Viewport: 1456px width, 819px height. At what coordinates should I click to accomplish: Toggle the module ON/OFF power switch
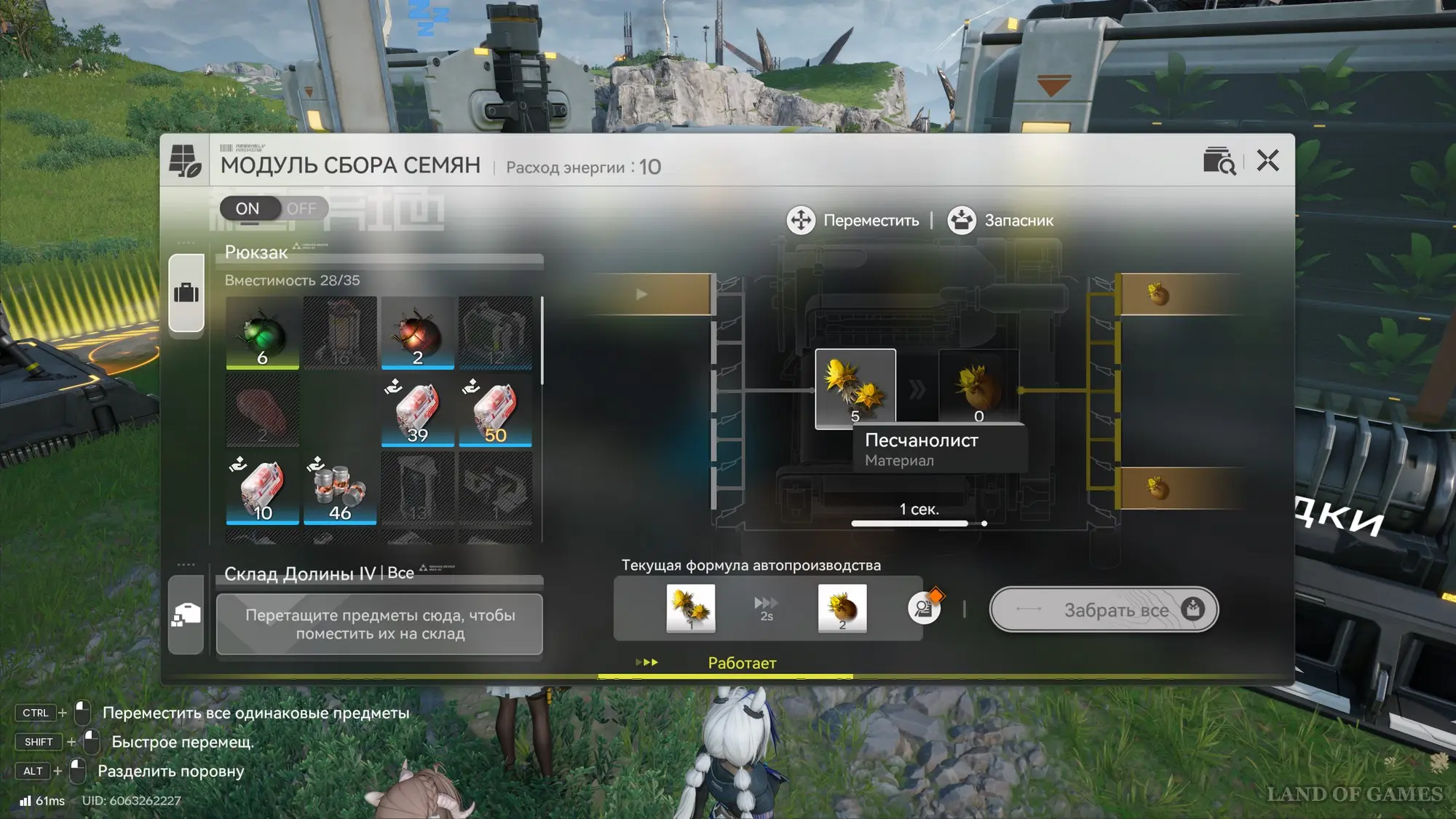click(x=273, y=209)
